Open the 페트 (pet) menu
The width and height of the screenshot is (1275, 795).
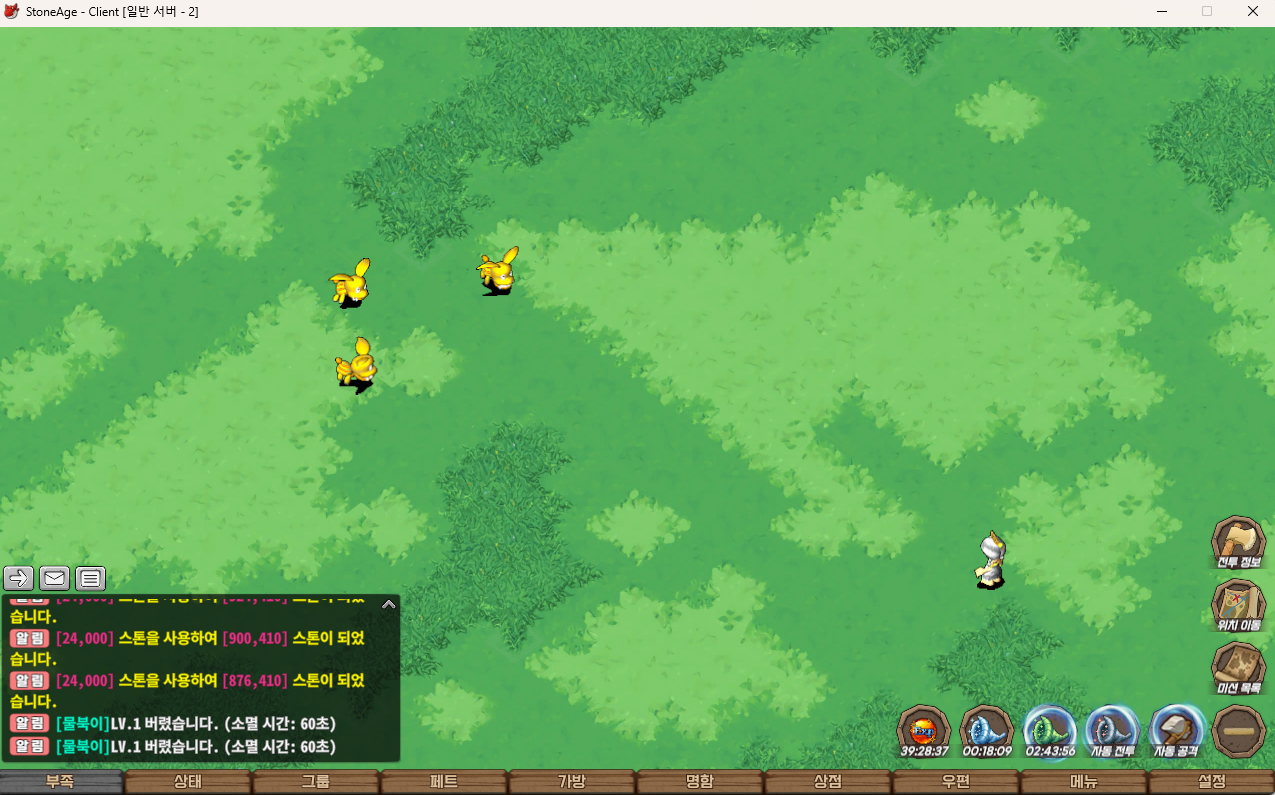tap(444, 782)
